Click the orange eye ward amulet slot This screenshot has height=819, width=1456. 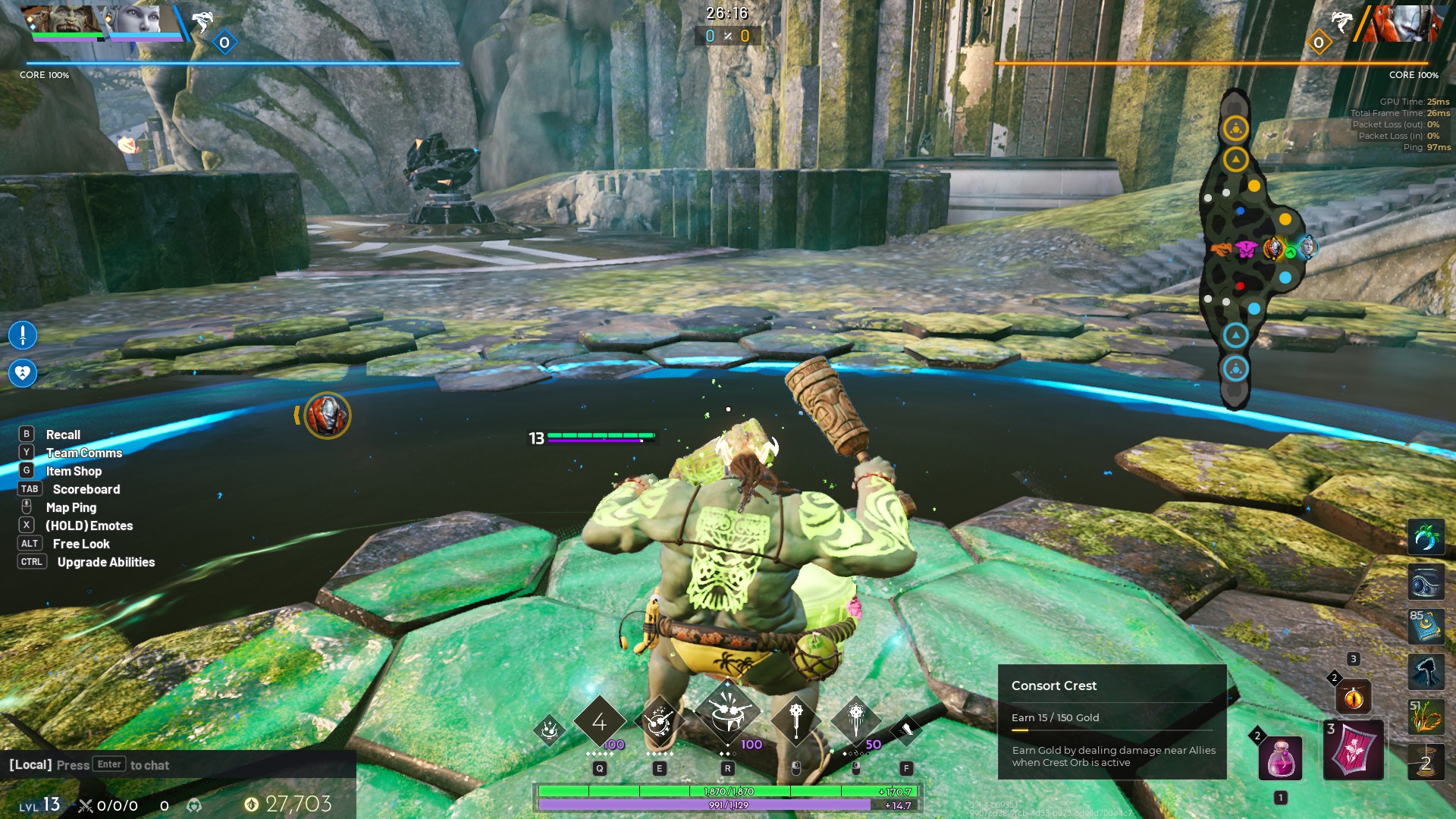point(1353,697)
